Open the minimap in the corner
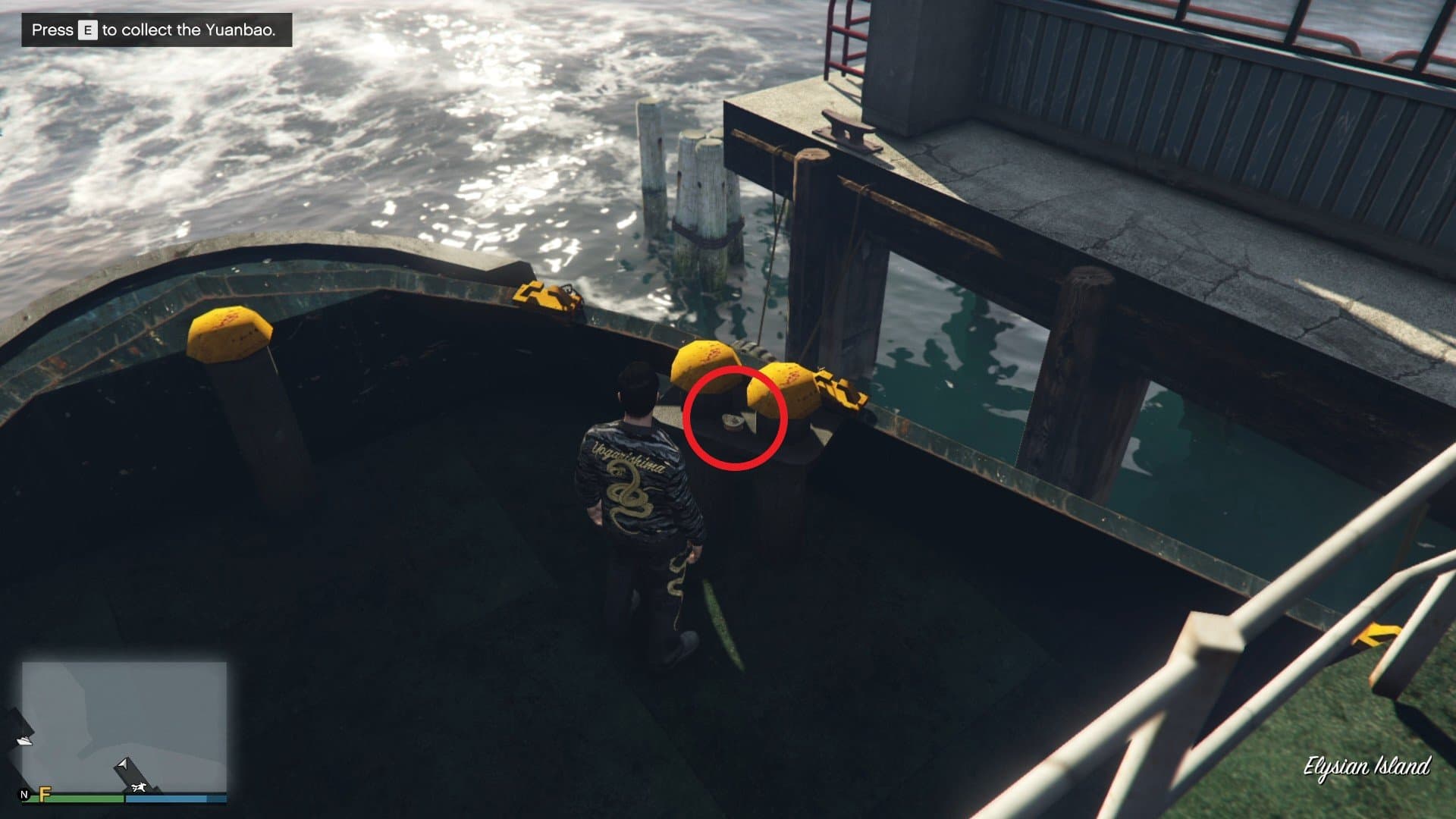The width and height of the screenshot is (1456, 819). coord(124,726)
